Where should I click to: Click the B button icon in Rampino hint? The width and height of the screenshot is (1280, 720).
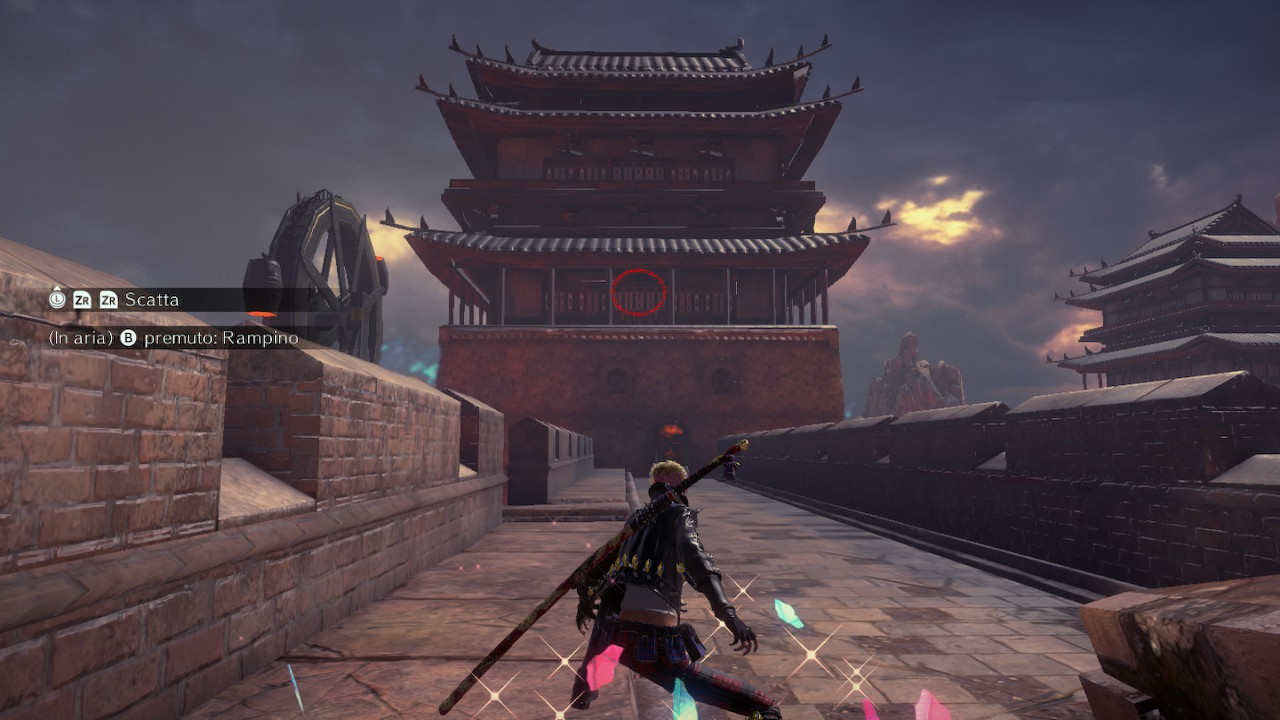click(128, 337)
